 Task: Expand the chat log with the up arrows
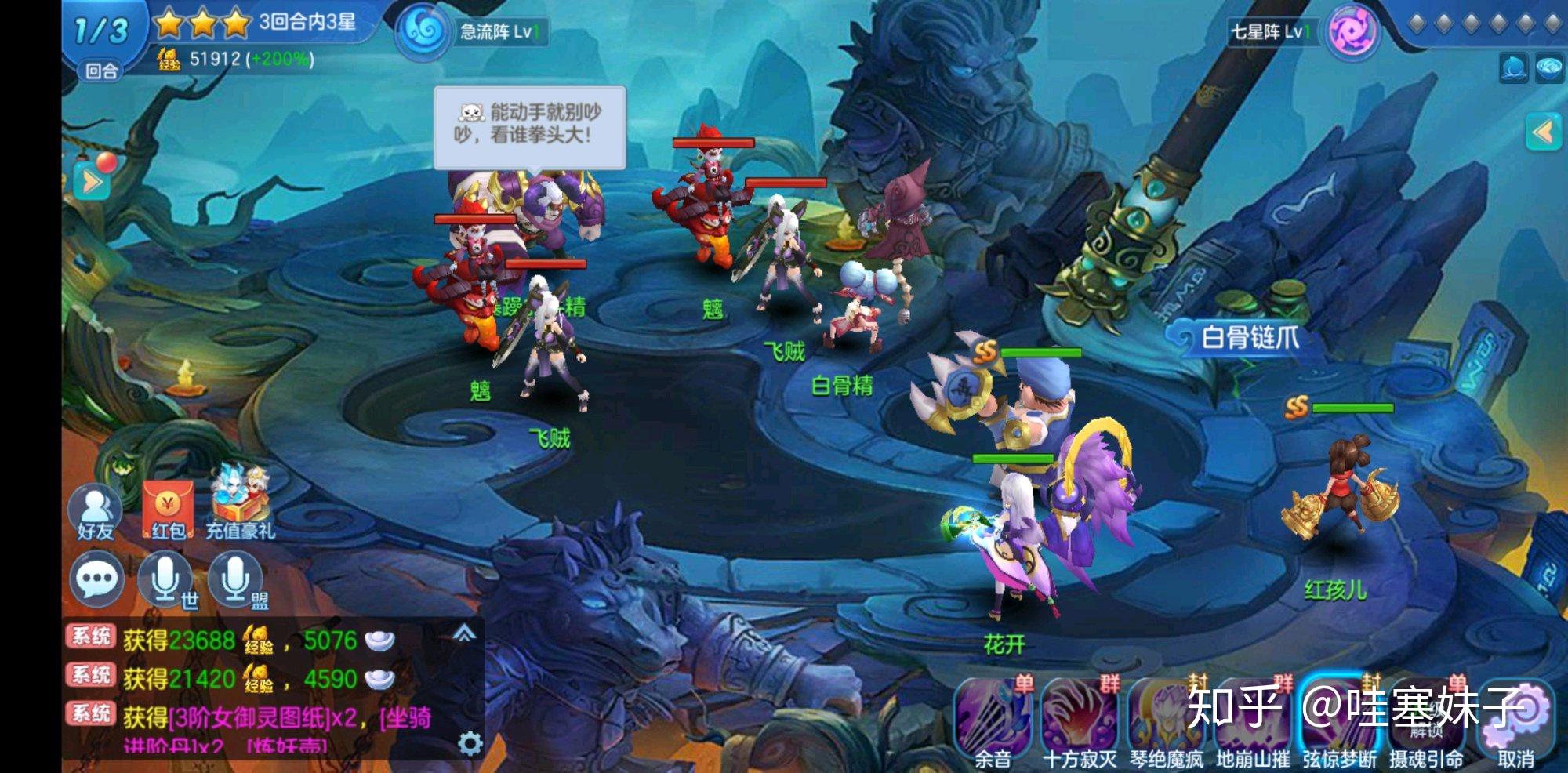tap(464, 633)
